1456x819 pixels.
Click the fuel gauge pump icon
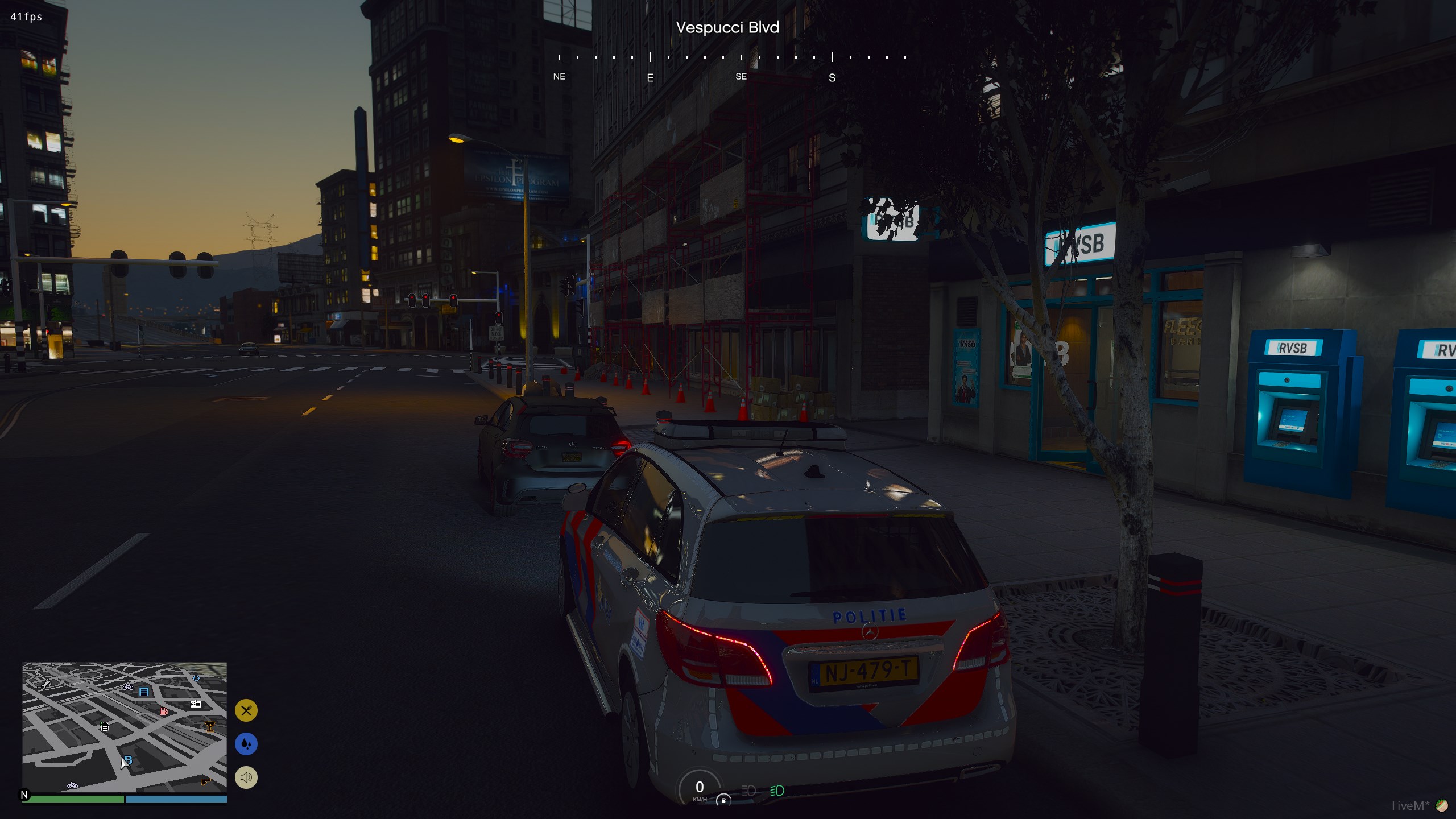(723, 800)
